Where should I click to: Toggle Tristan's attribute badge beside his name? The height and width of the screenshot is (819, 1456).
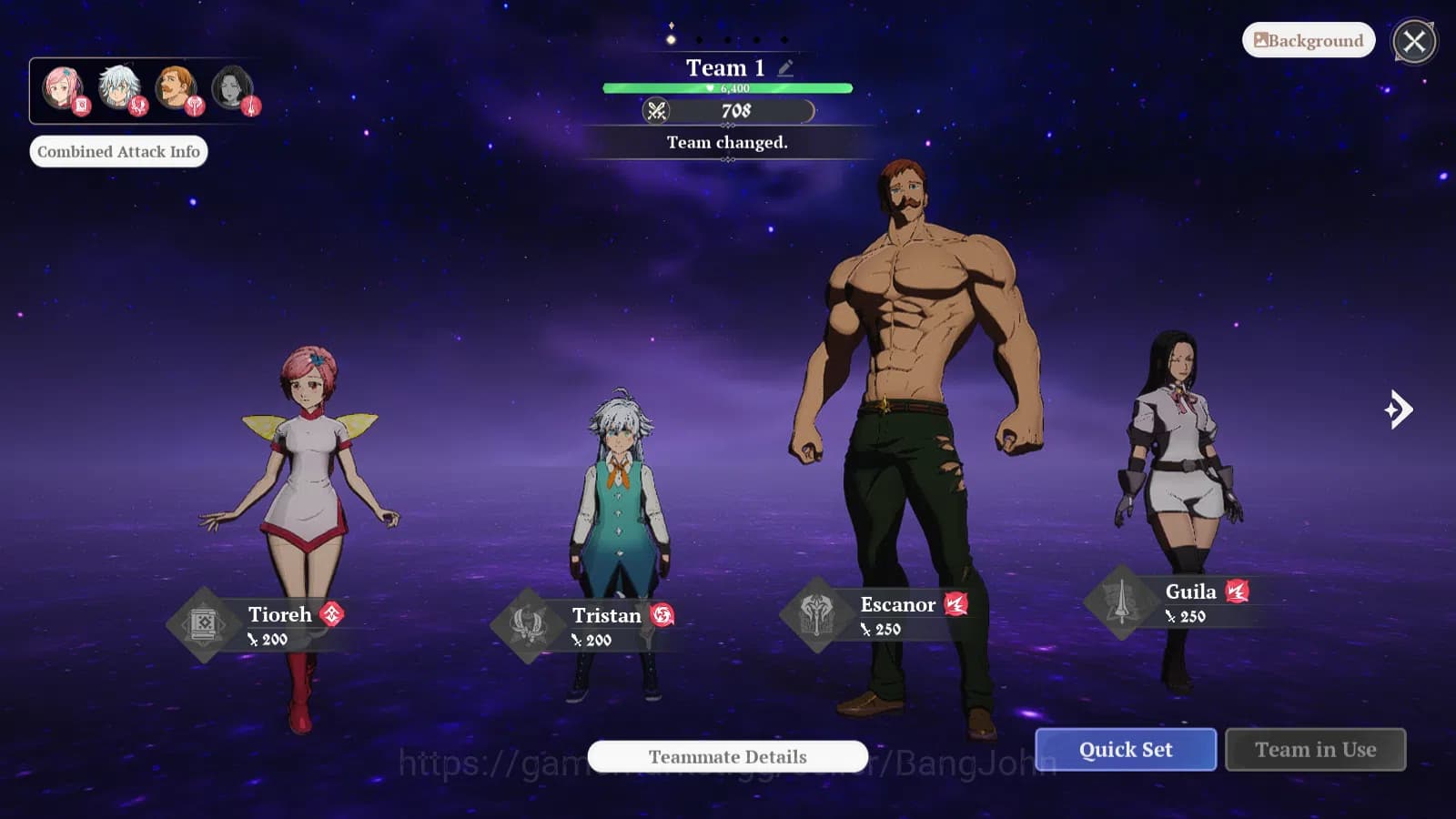pyautogui.click(x=662, y=616)
